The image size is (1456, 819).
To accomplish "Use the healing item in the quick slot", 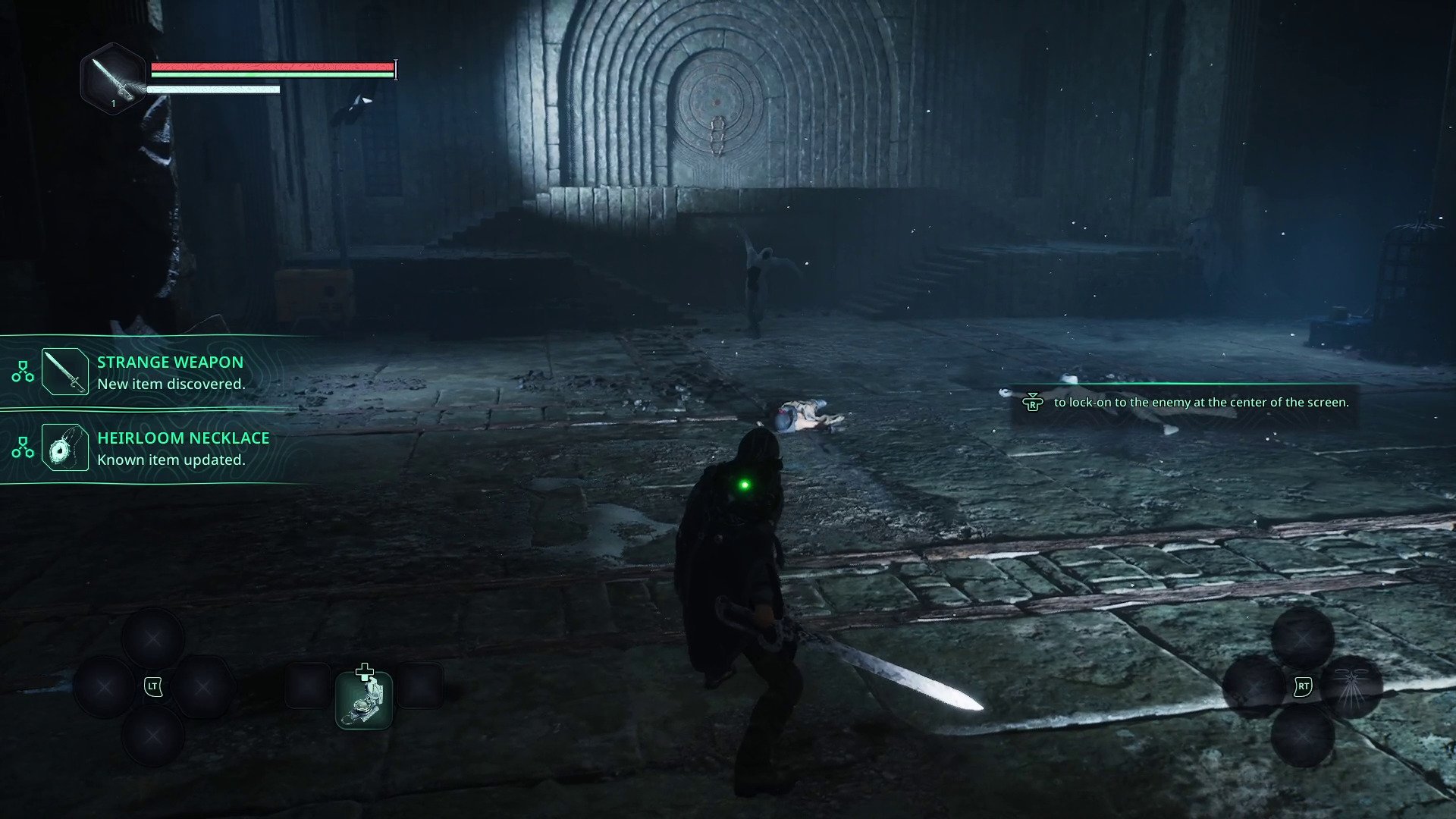I will point(364,699).
